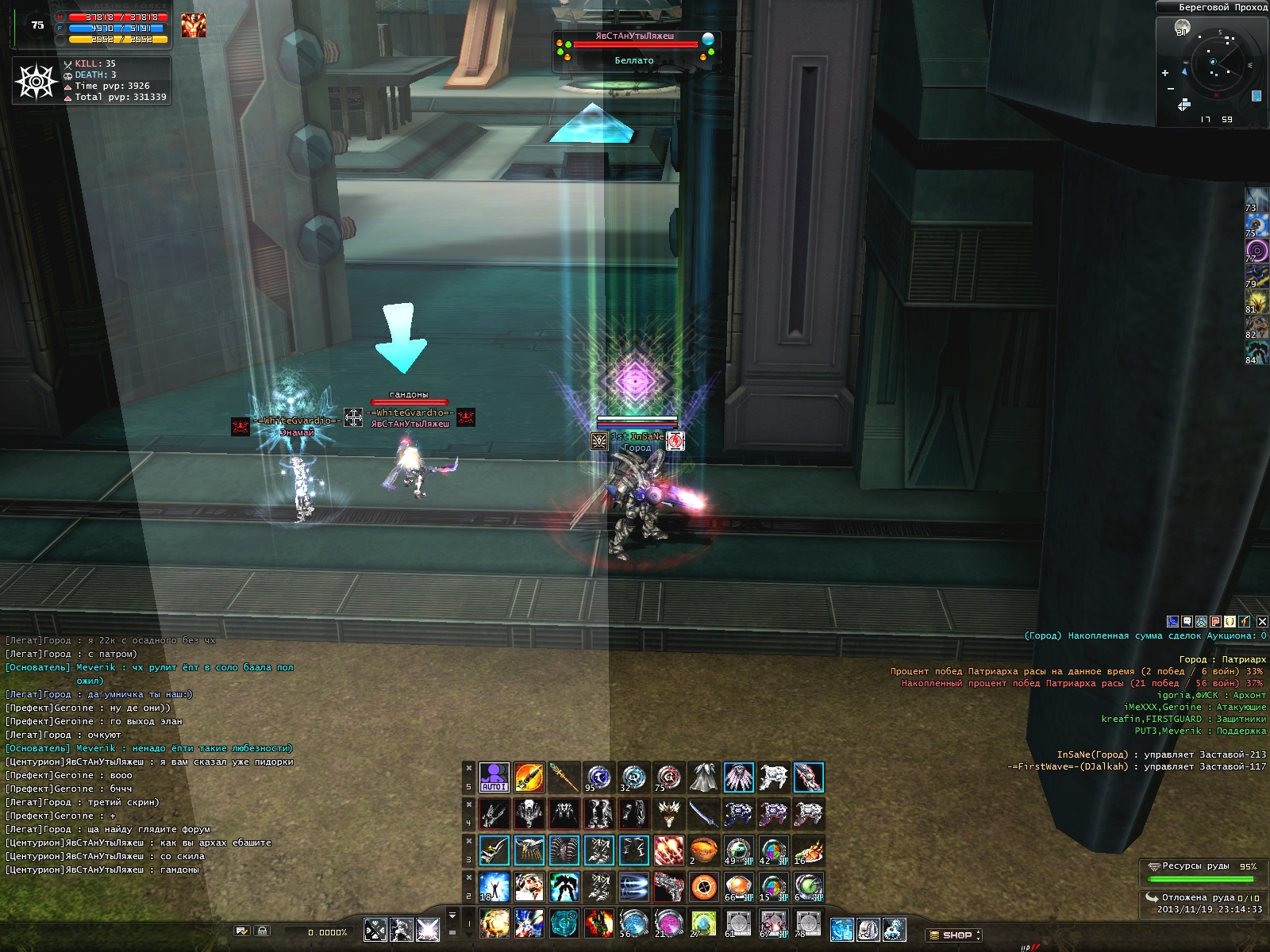Image resolution: width=1270 pixels, height=952 pixels.
Task: Activate the skill with raised-arms figure
Action: pos(494,886)
